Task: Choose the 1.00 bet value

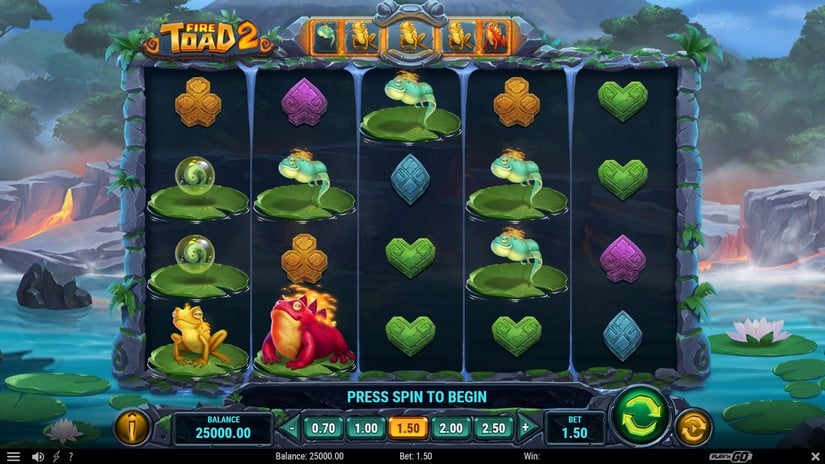Action: click(367, 428)
